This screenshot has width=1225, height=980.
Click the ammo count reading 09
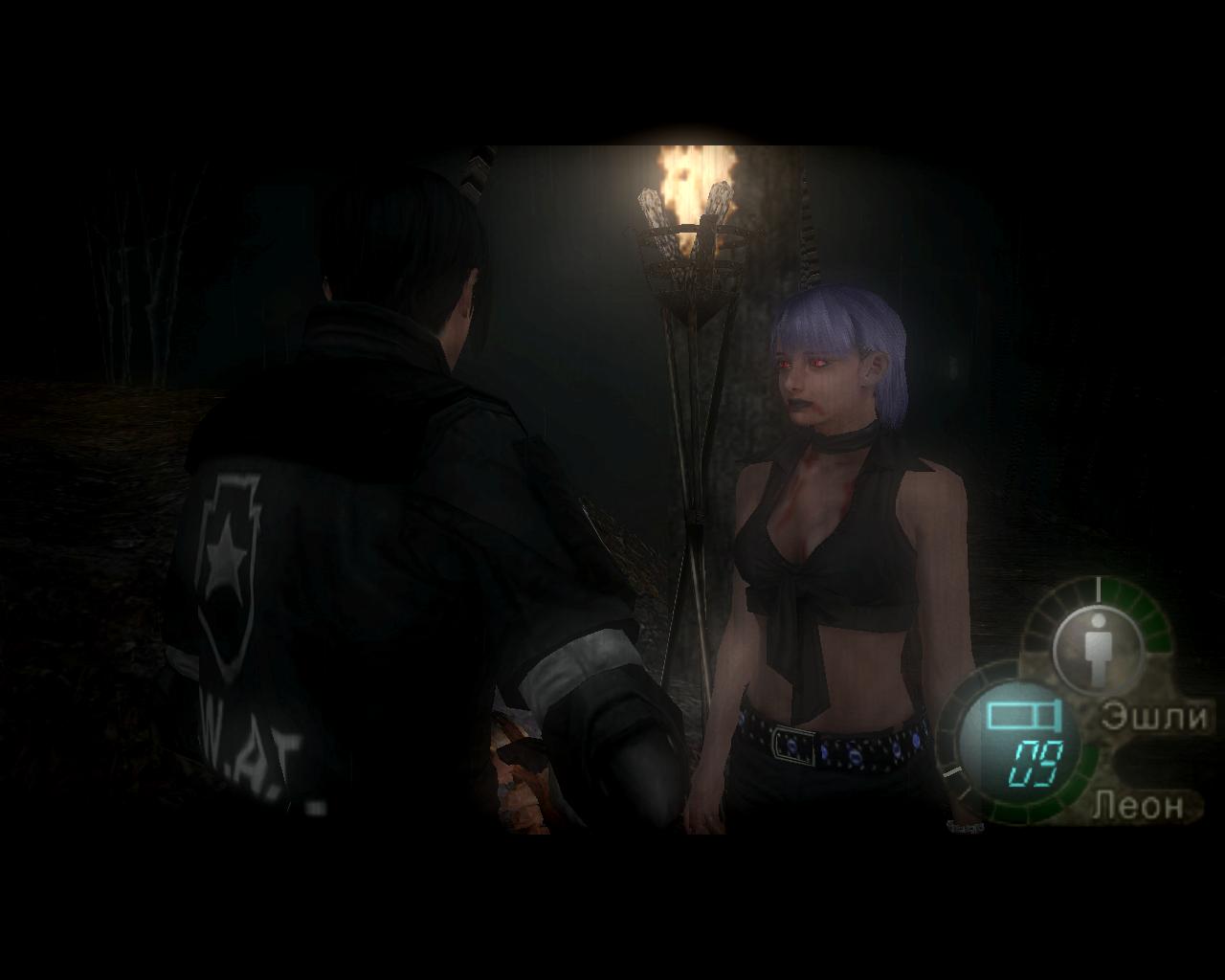1036,762
